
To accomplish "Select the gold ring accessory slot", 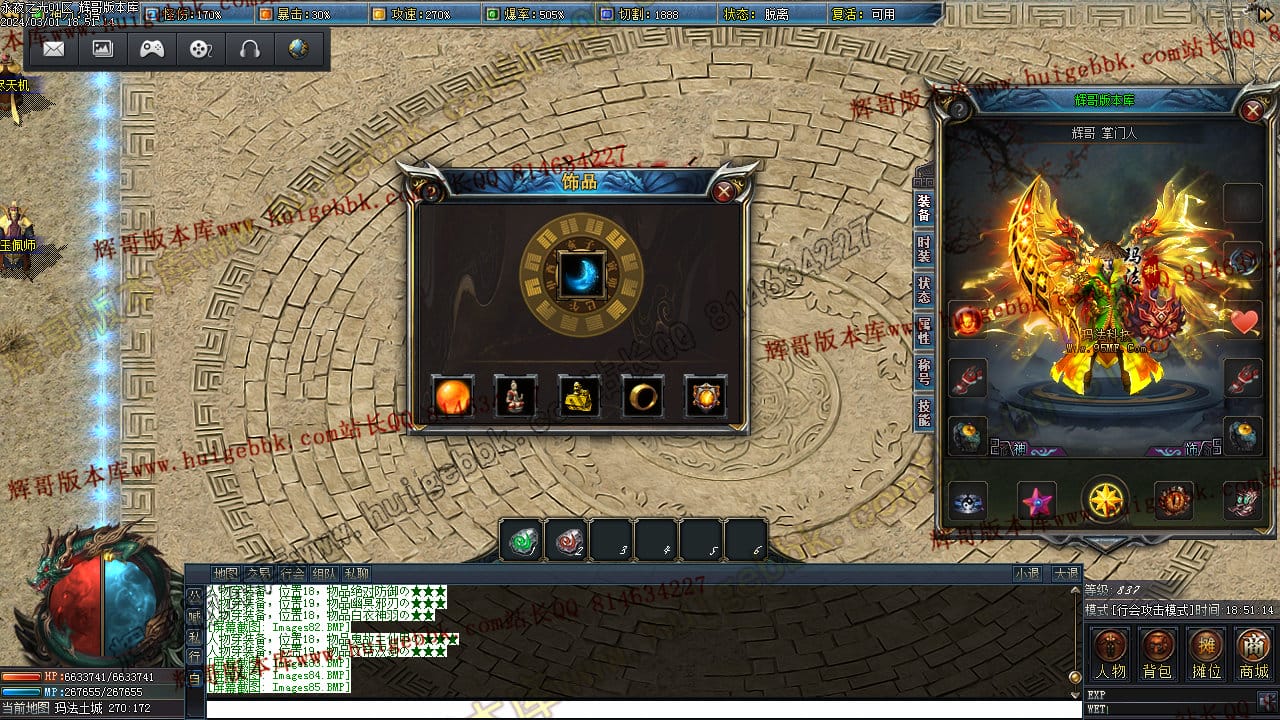I will tap(643, 397).
